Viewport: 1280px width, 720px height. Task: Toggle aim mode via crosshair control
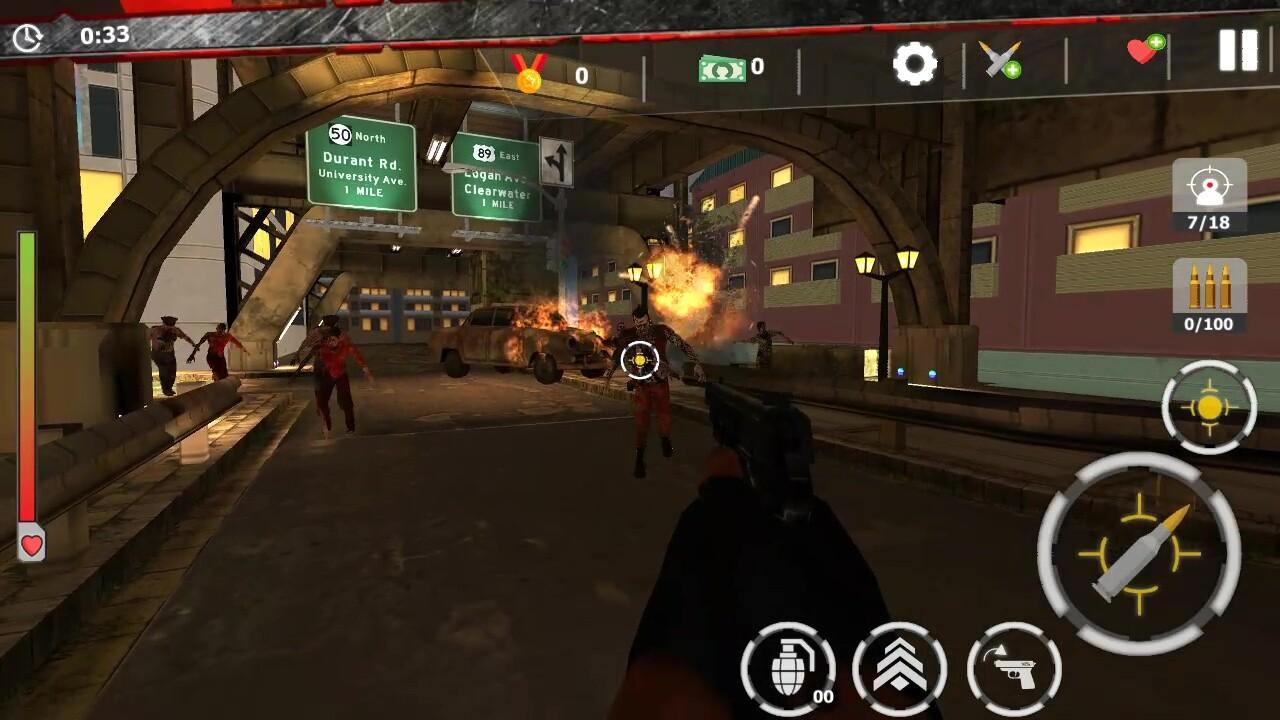pos(1210,407)
